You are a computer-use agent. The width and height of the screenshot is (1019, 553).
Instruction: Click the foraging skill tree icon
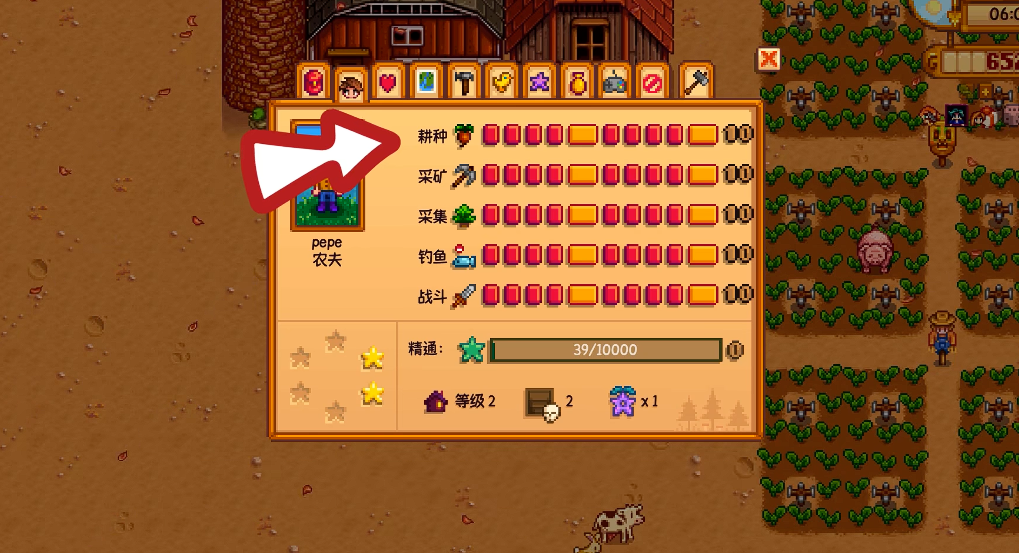[463, 214]
